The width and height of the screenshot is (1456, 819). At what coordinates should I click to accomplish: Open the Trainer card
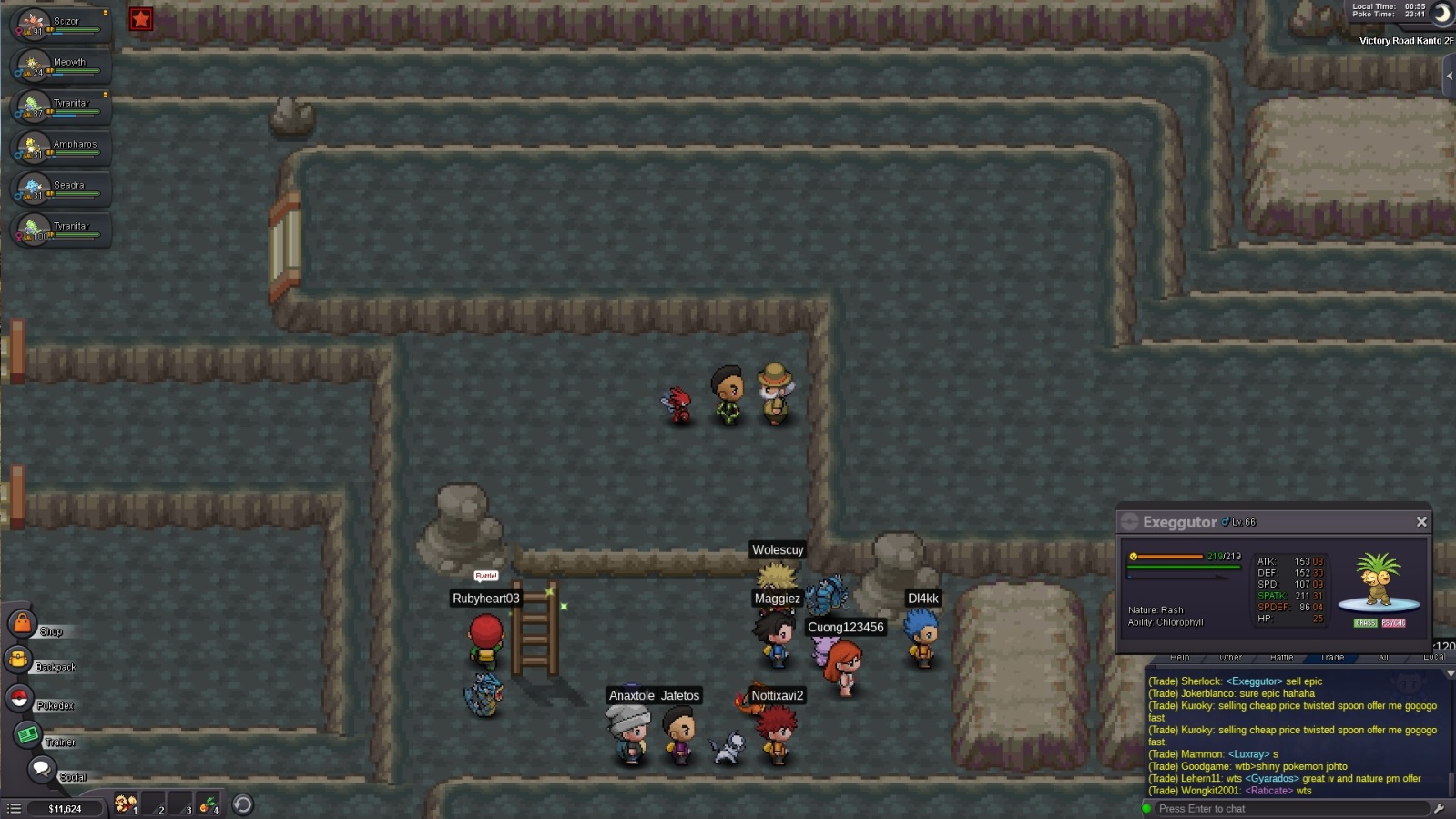tap(27, 734)
